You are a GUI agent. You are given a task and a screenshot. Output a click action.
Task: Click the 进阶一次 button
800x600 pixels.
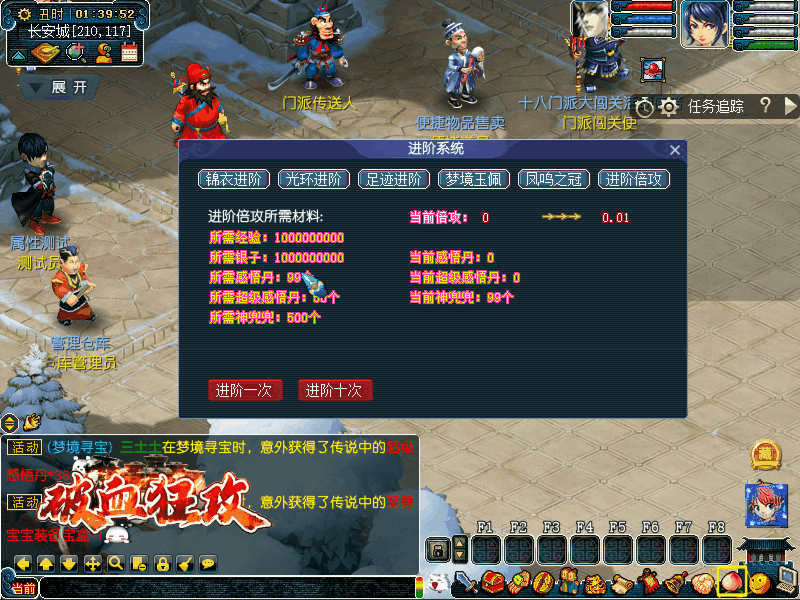coord(245,390)
